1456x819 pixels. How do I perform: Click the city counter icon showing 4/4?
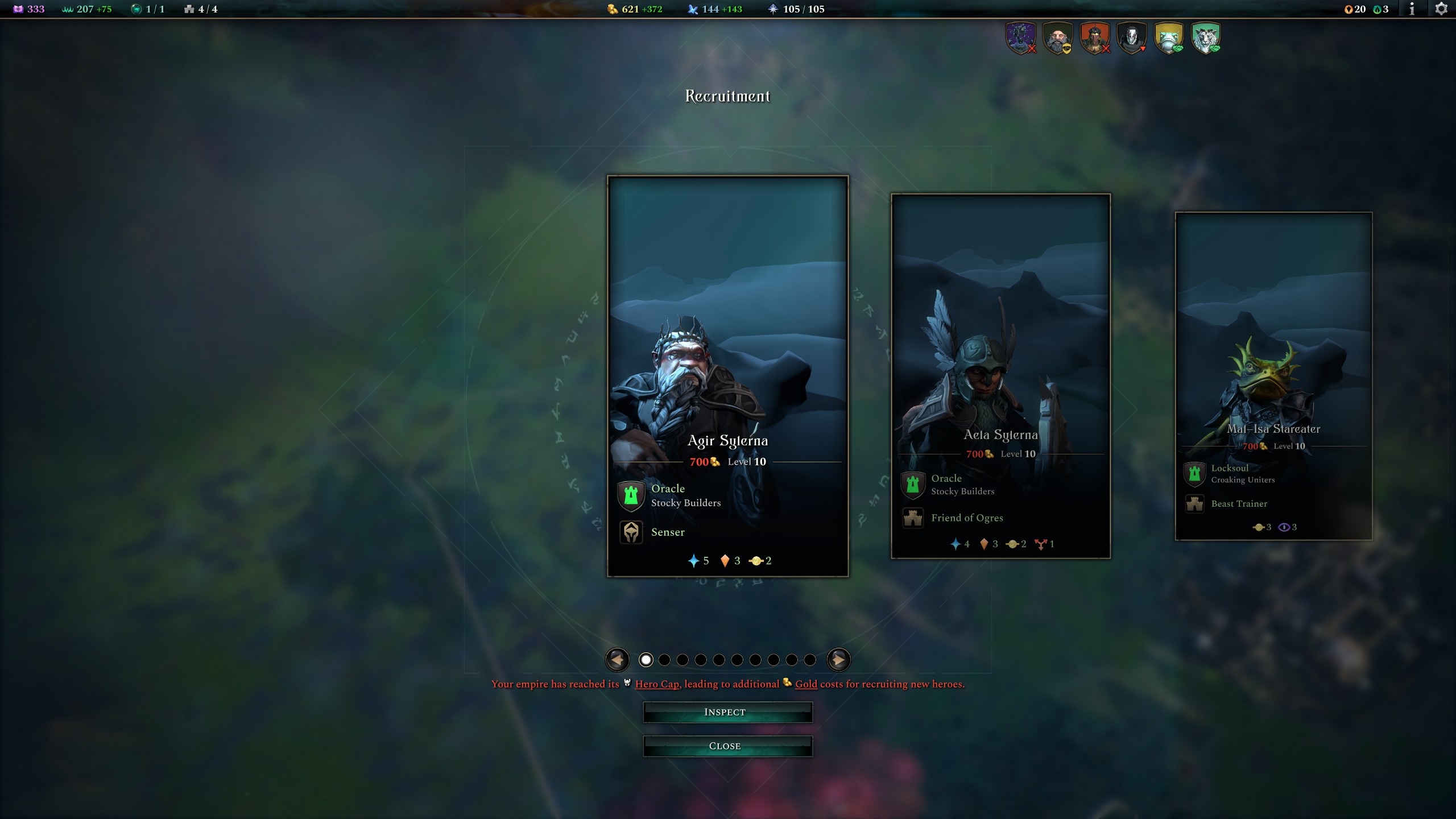189,9
